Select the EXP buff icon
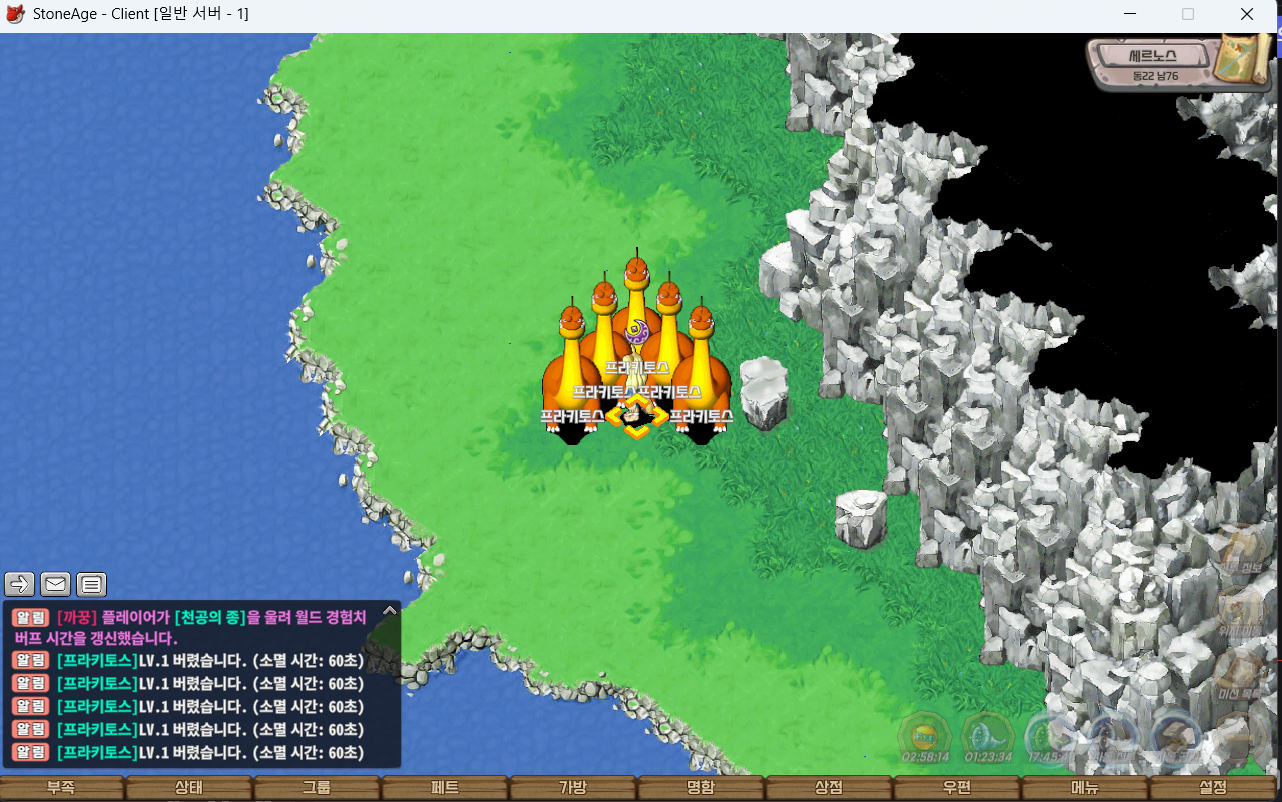Viewport: 1282px width, 802px height. point(924,737)
